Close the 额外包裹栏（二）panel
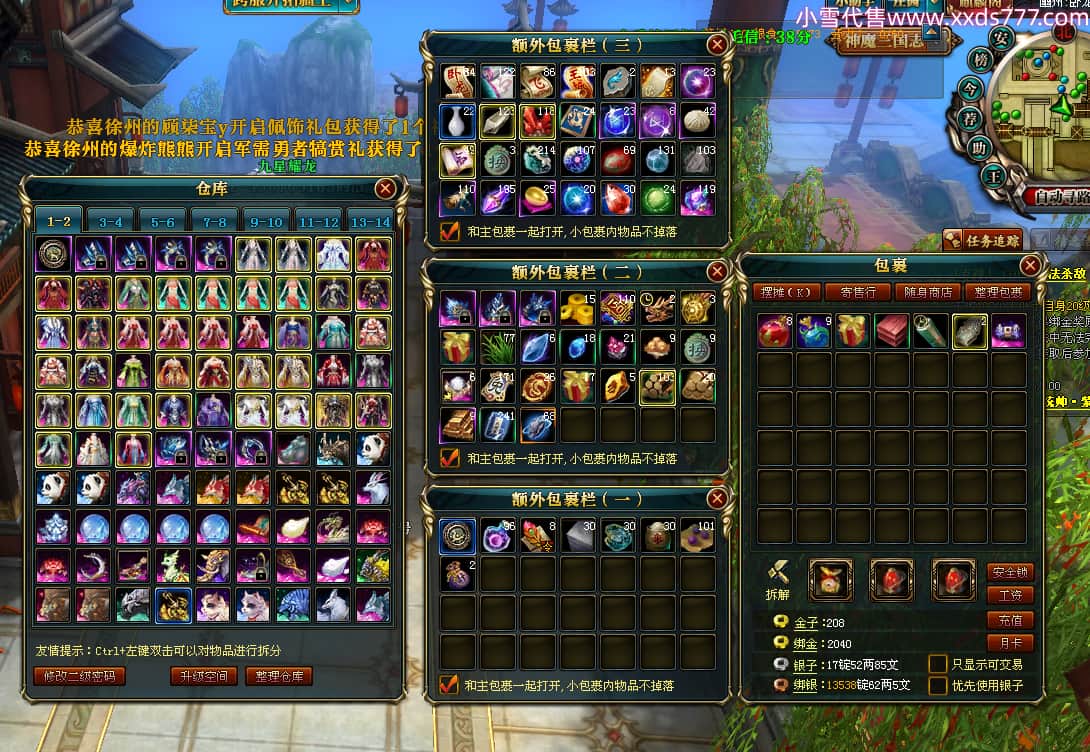Viewport: 1090px width, 752px height. pyautogui.click(x=717, y=272)
